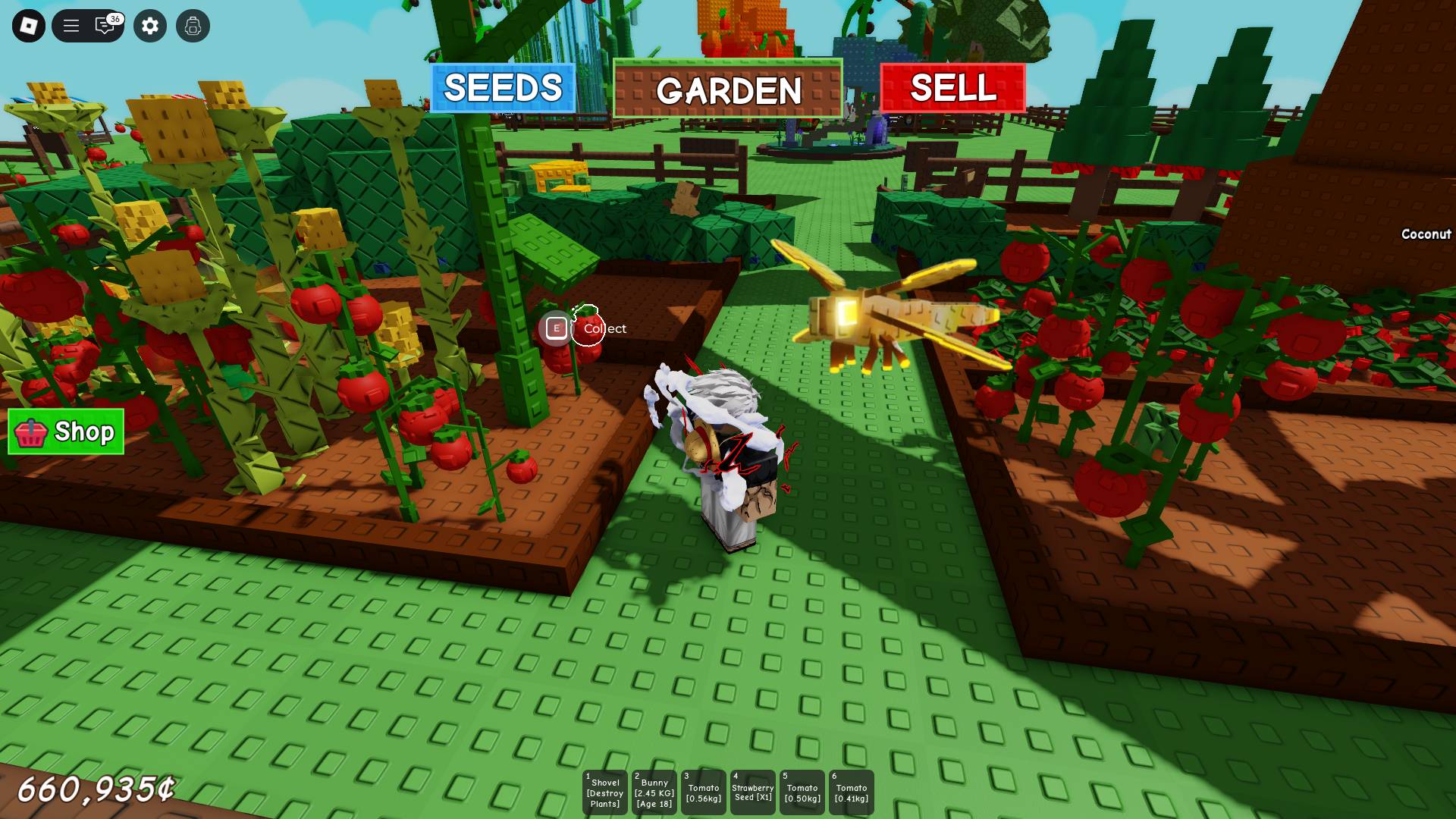
Task: Click the shopping basket icon on Shop button
Action: click(32, 433)
